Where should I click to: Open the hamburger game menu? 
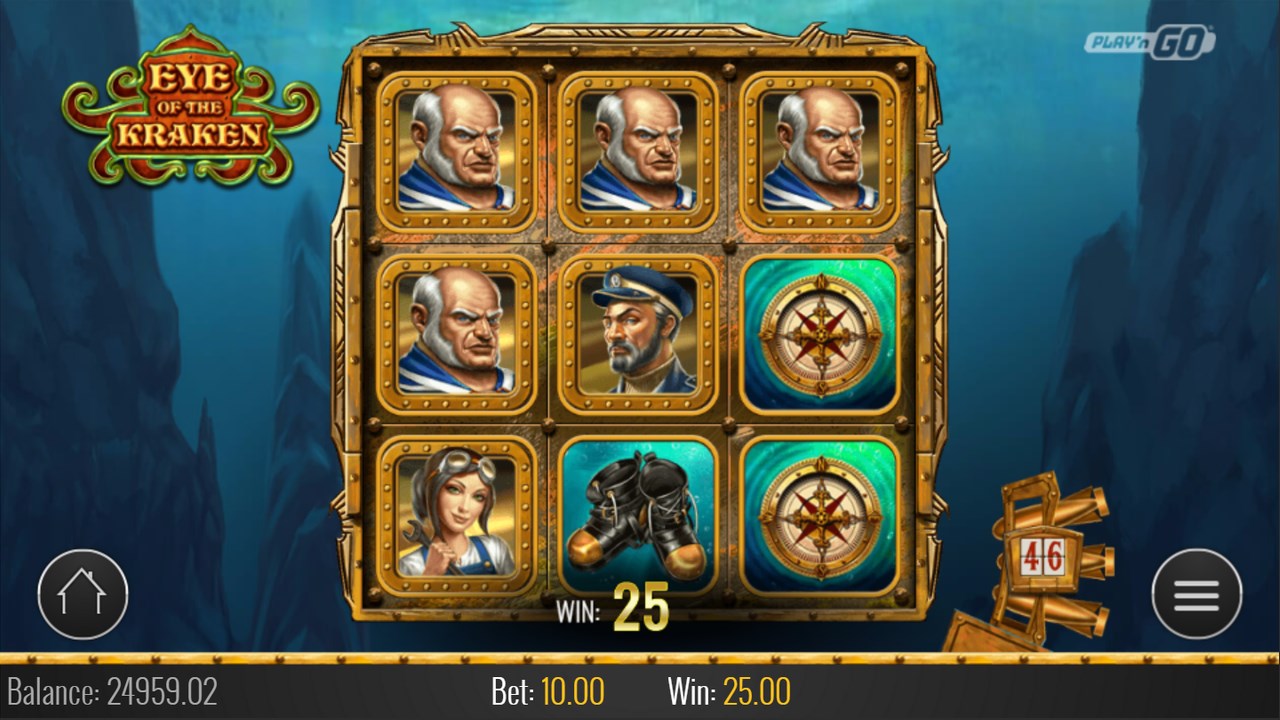coord(1196,593)
